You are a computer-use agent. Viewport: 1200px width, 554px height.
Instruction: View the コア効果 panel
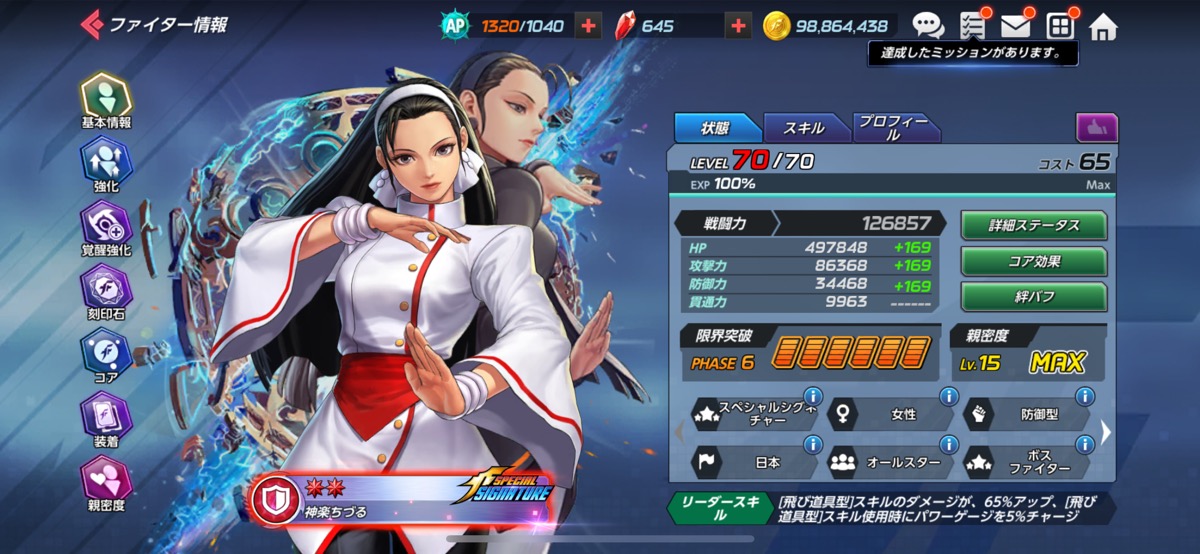(x=1034, y=262)
